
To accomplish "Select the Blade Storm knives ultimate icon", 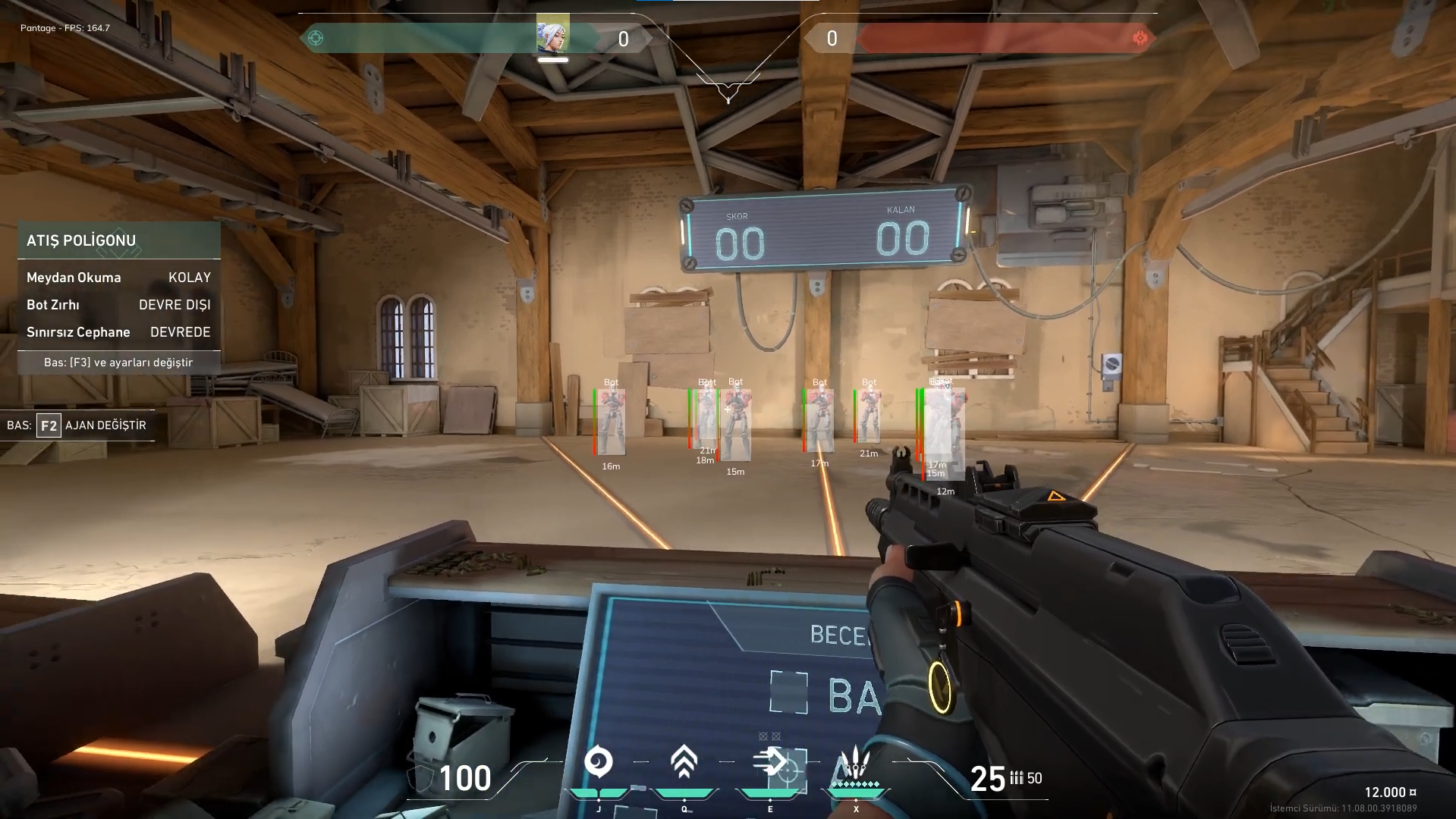I will (856, 762).
